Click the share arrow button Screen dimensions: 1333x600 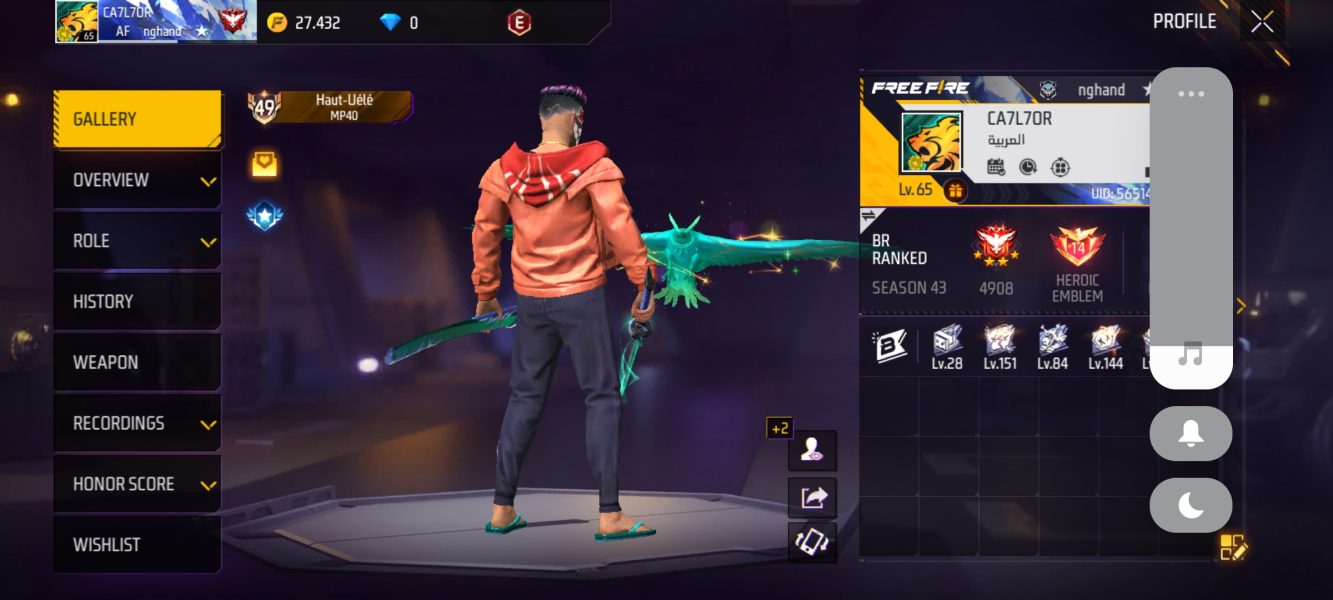(x=812, y=497)
